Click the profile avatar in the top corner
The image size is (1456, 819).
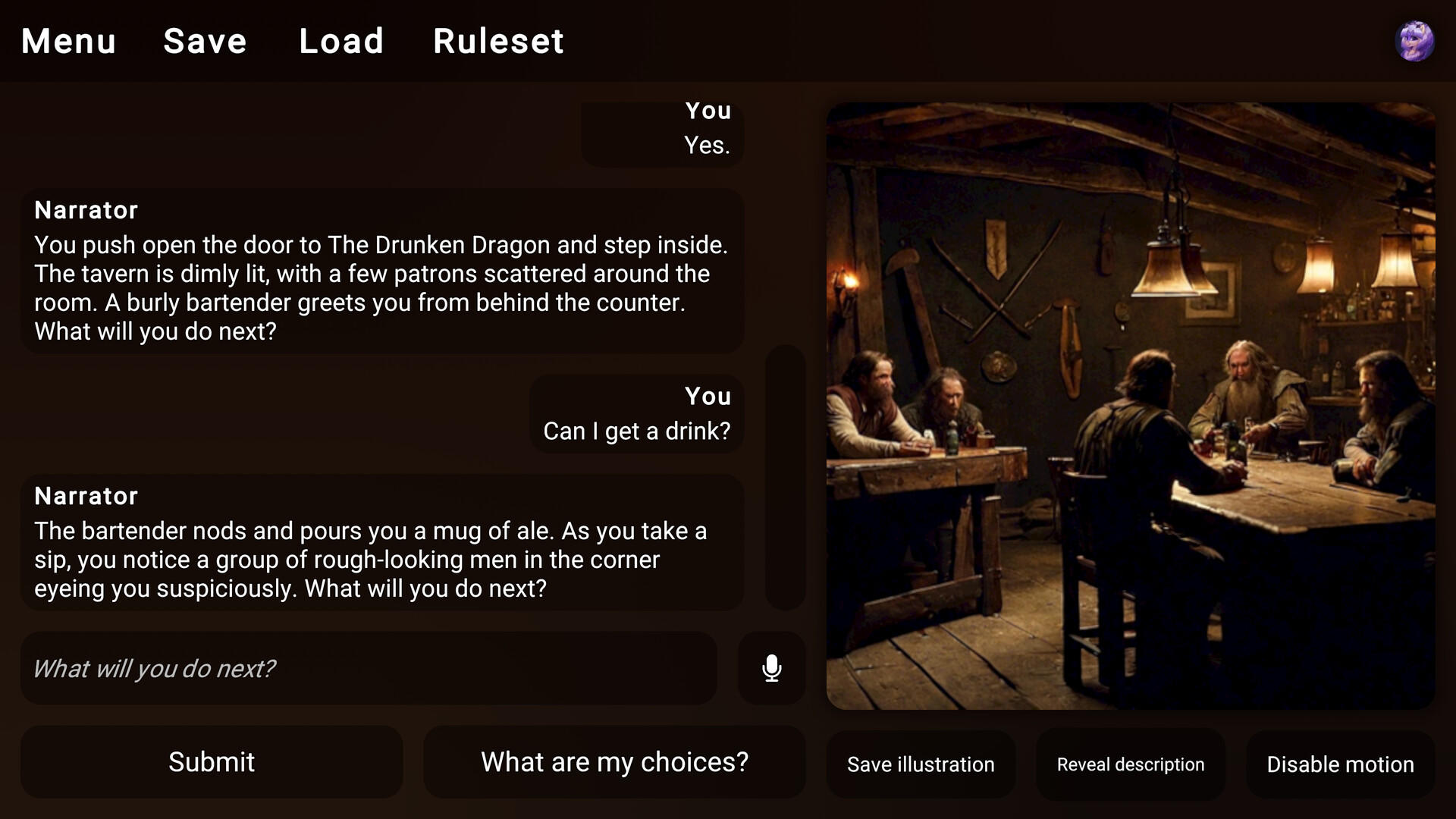[1416, 41]
